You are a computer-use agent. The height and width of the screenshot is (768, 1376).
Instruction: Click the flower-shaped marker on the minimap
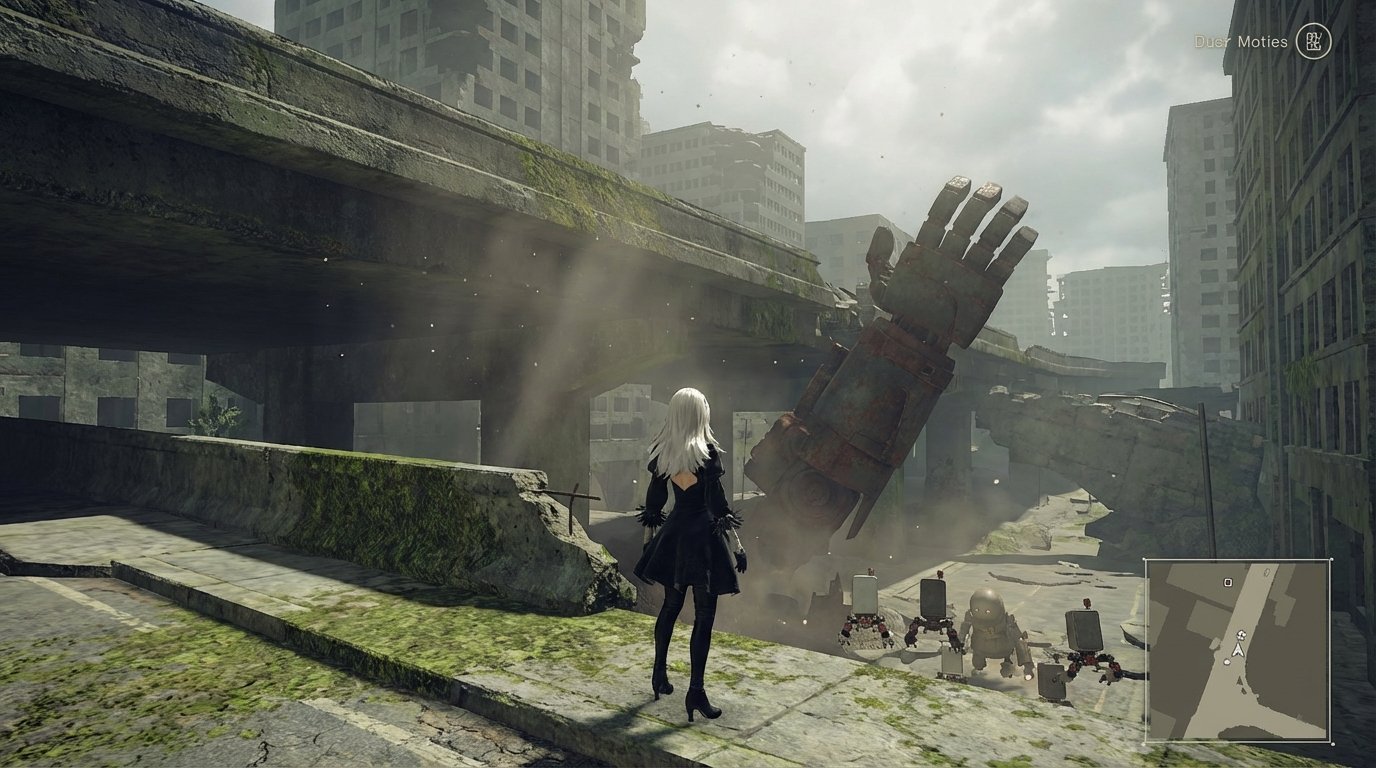pos(1240,634)
